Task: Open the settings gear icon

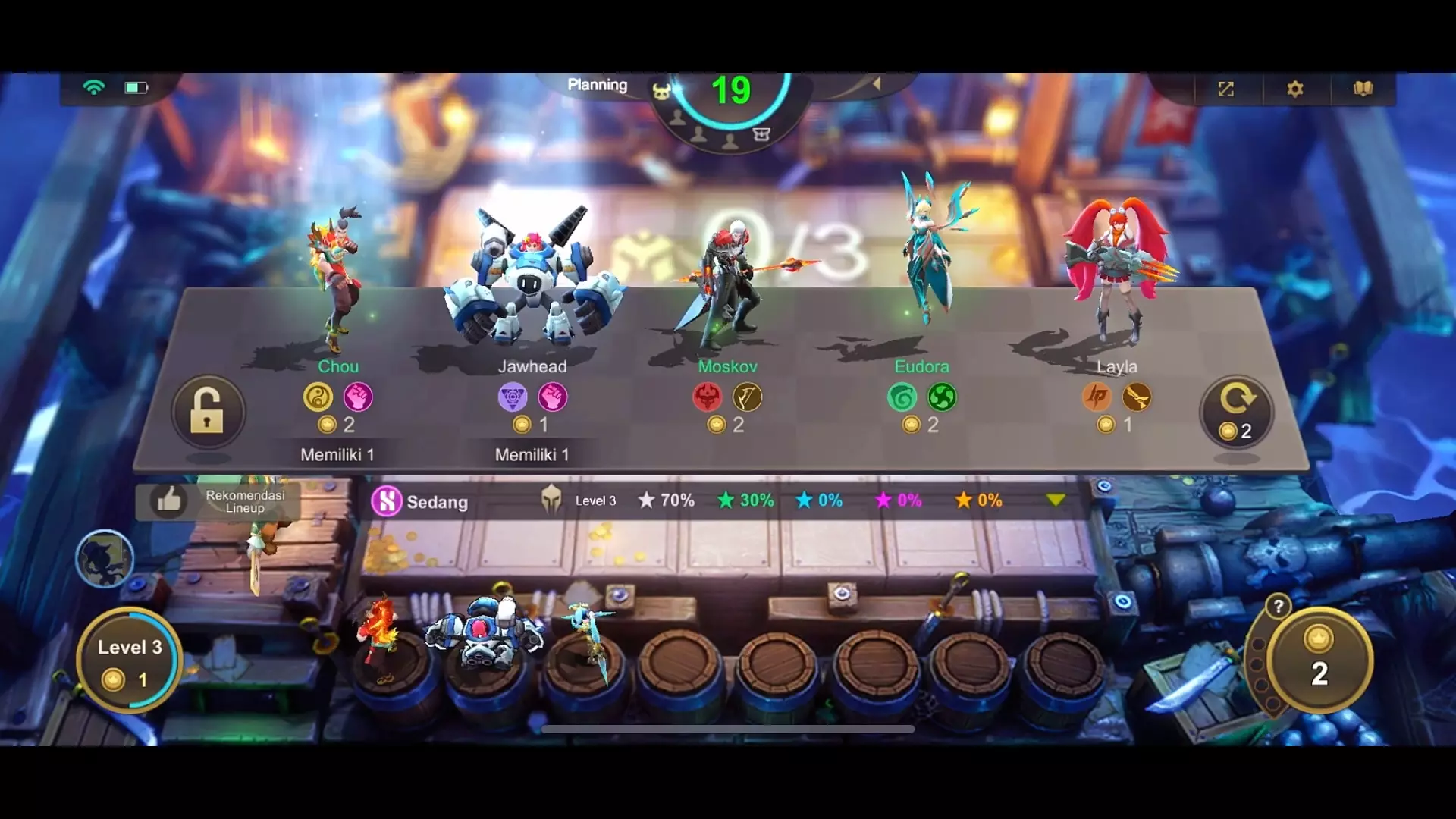Action: (1295, 89)
